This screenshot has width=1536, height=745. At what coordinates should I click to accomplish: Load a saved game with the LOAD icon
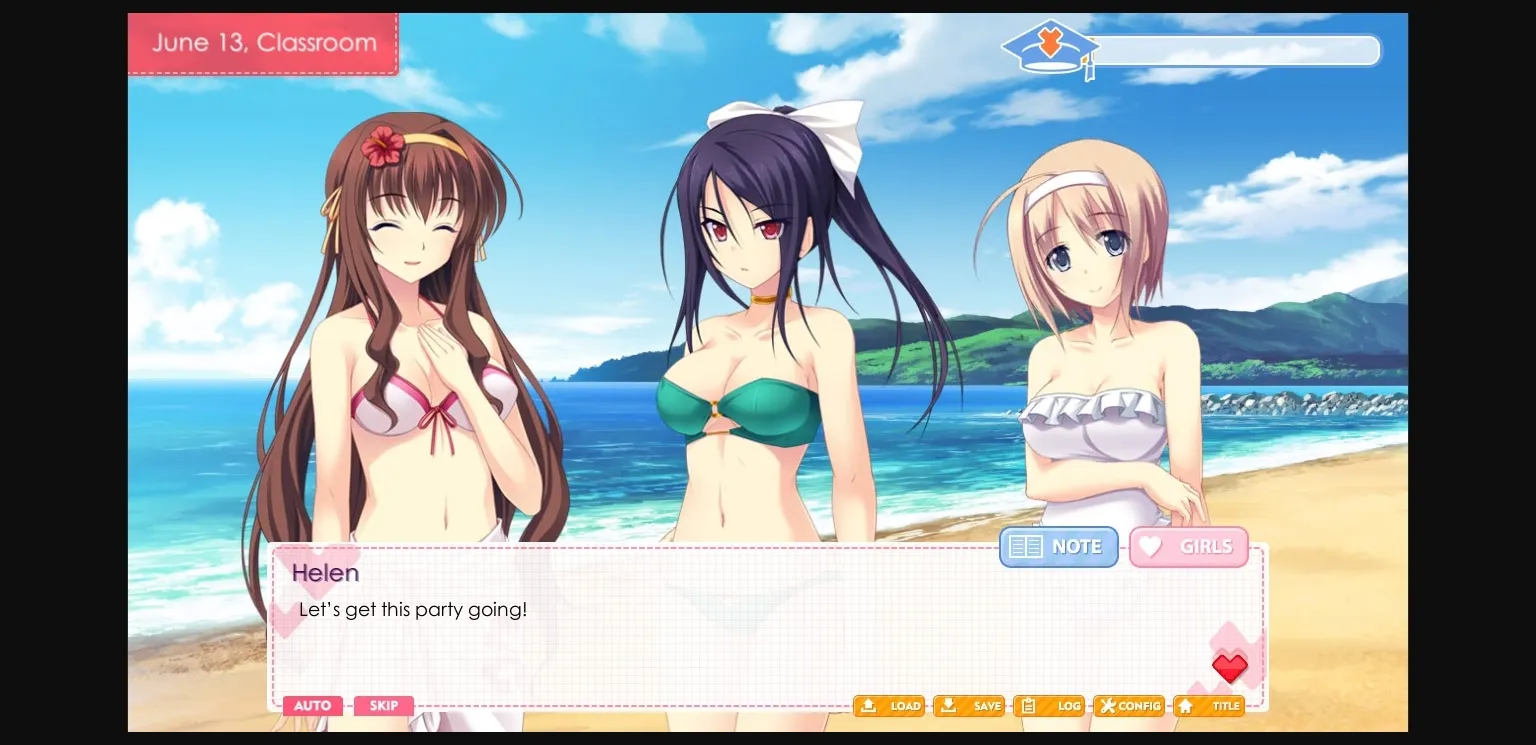pyautogui.click(x=868, y=705)
